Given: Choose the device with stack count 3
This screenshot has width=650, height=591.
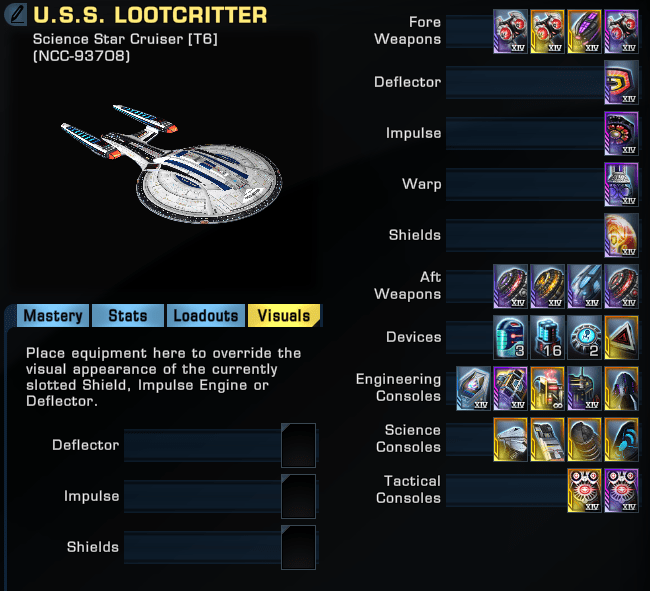Looking at the screenshot, I should (x=510, y=337).
